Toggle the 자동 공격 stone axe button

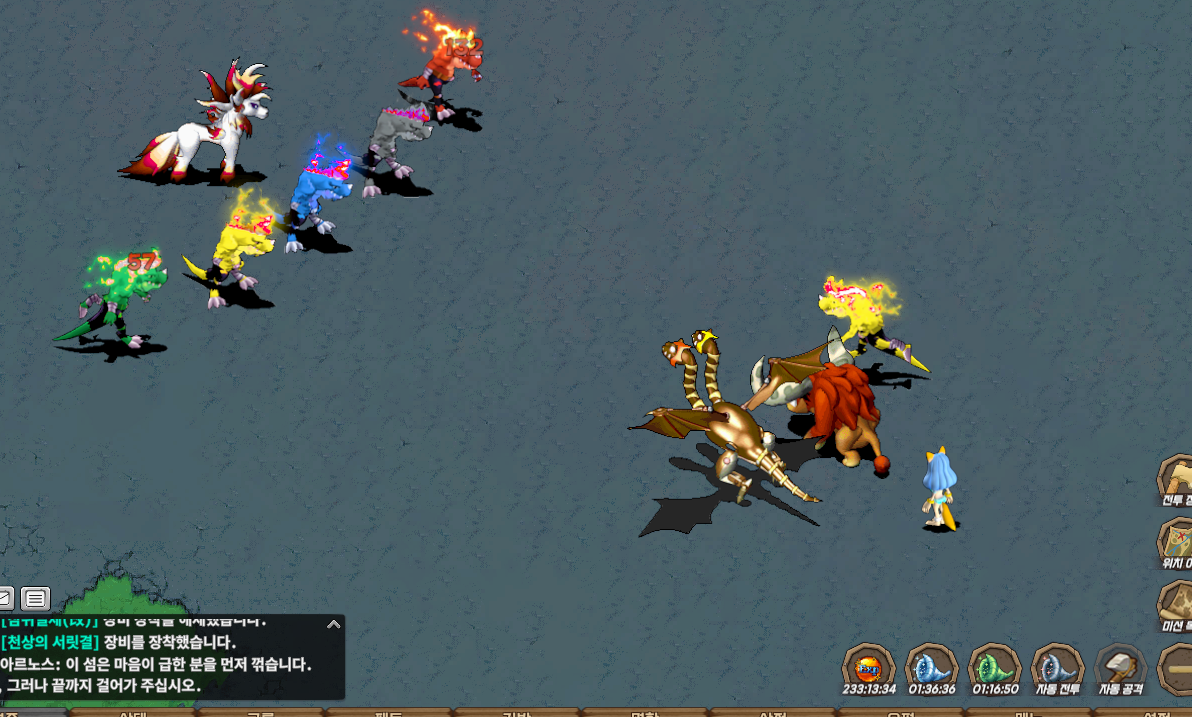coord(1121,667)
